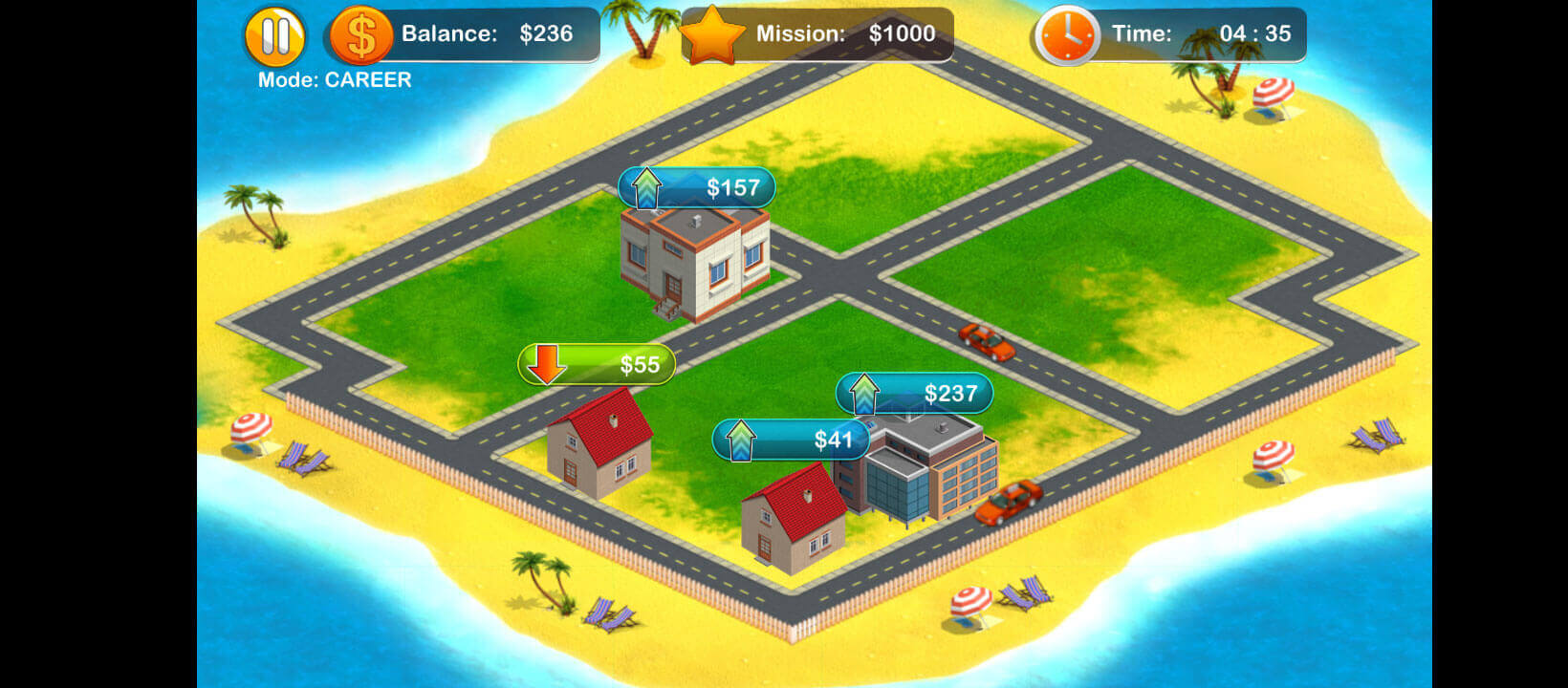Click the up arrow on the $237 tag
This screenshot has height=688, width=1568.
[865, 393]
